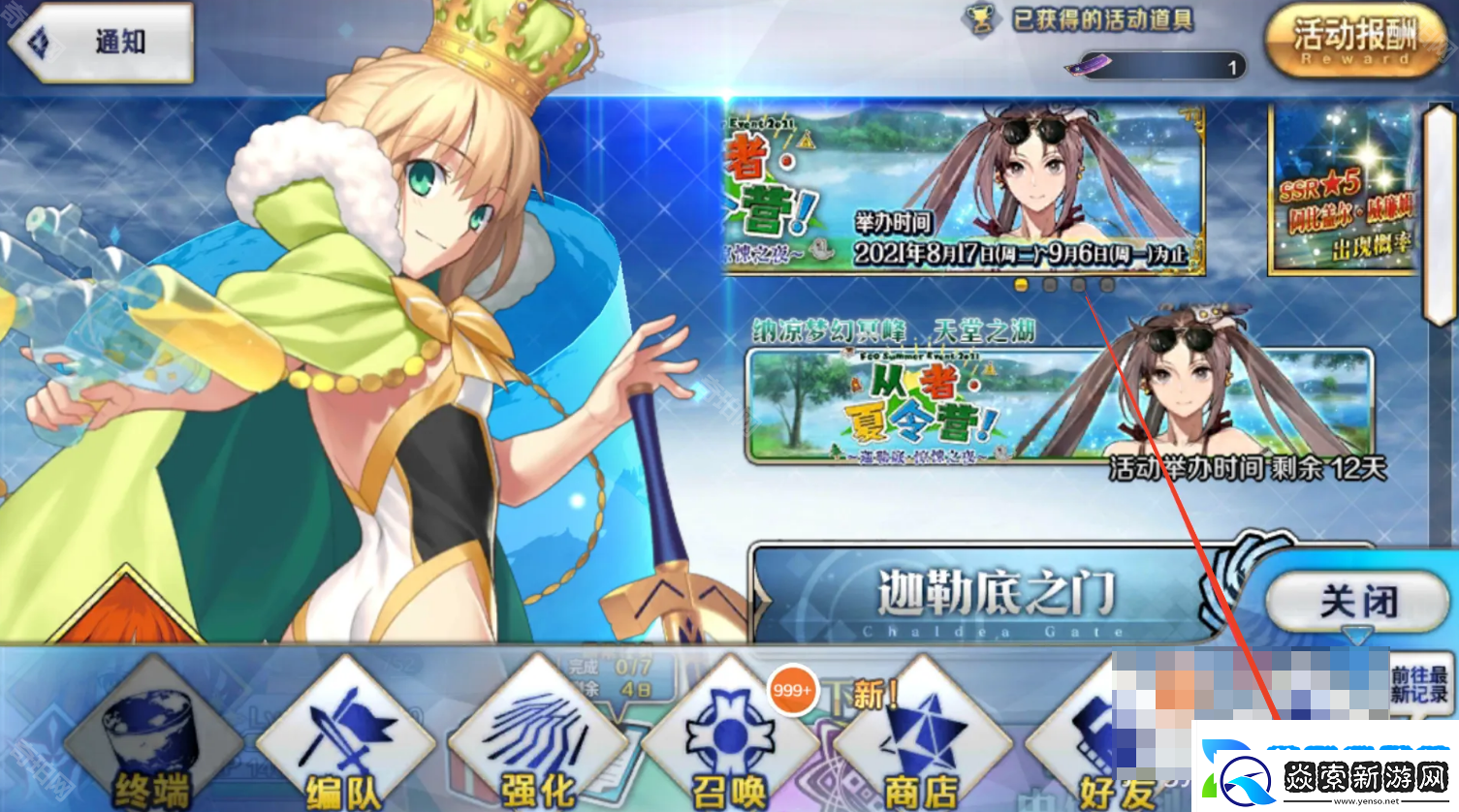Open the 活动报酬 Reward button
This screenshot has width=1459, height=812.
click(1355, 41)
